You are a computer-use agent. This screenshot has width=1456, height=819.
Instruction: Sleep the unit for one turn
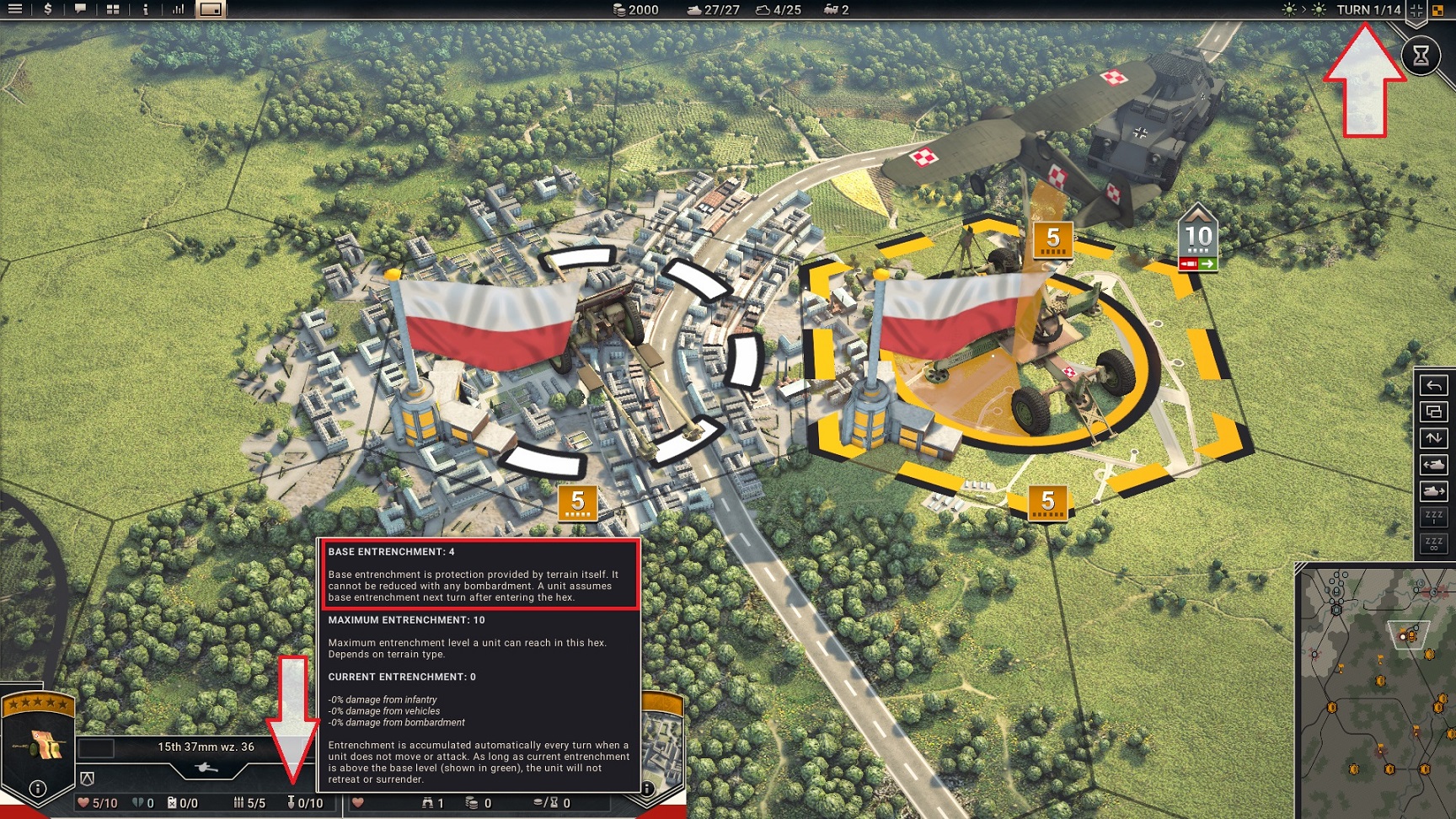tap(1433, 517)
